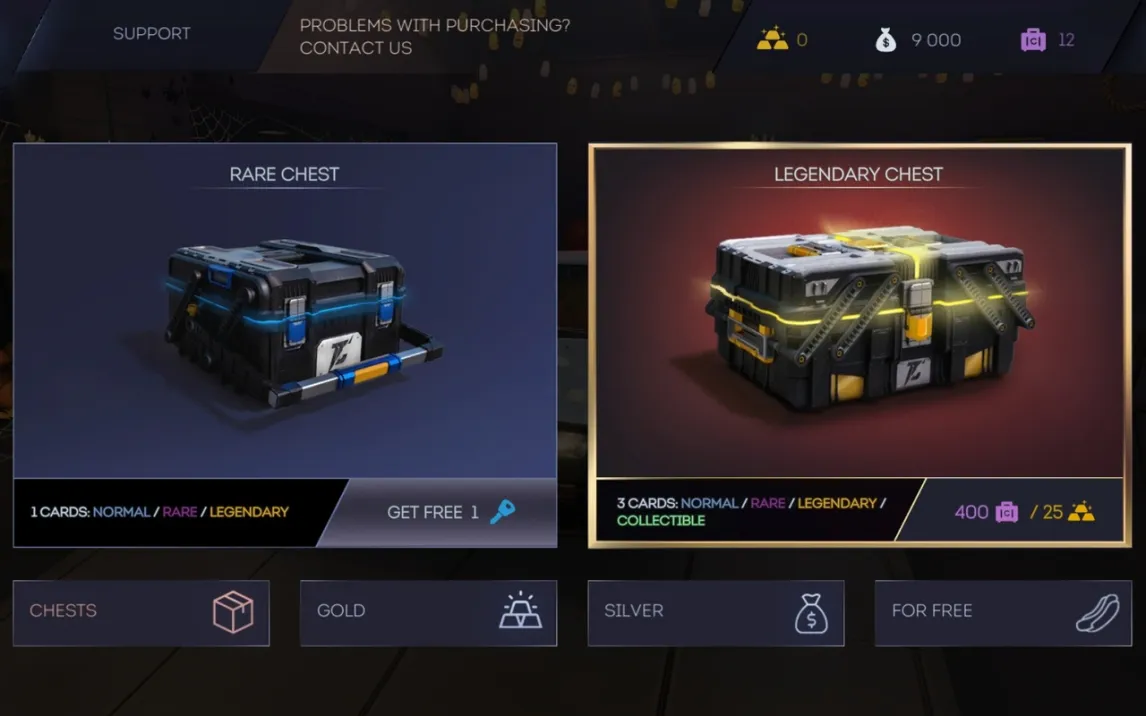Switch to the Chests shop tab
The image size is (1146, 716).
(141, 612)
